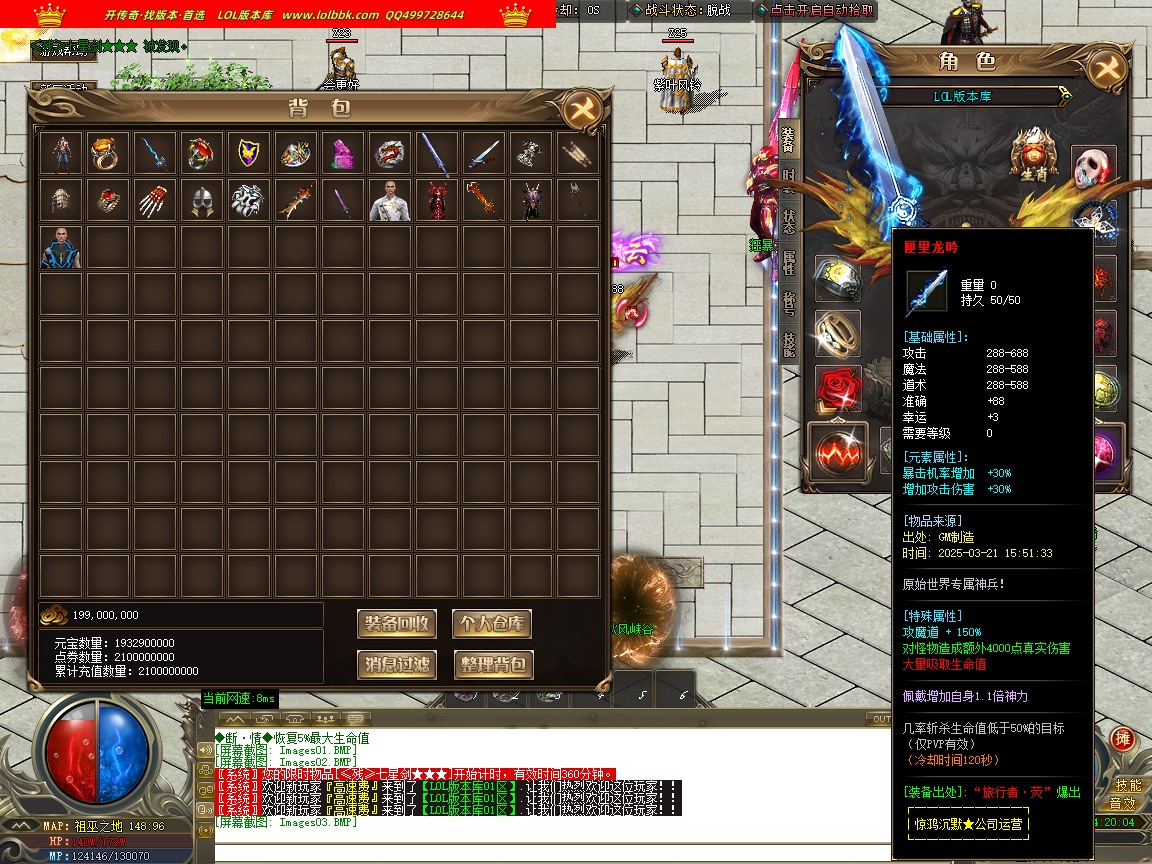
Task: Show the 属性 attributes tab
Action: coord(788,263)
